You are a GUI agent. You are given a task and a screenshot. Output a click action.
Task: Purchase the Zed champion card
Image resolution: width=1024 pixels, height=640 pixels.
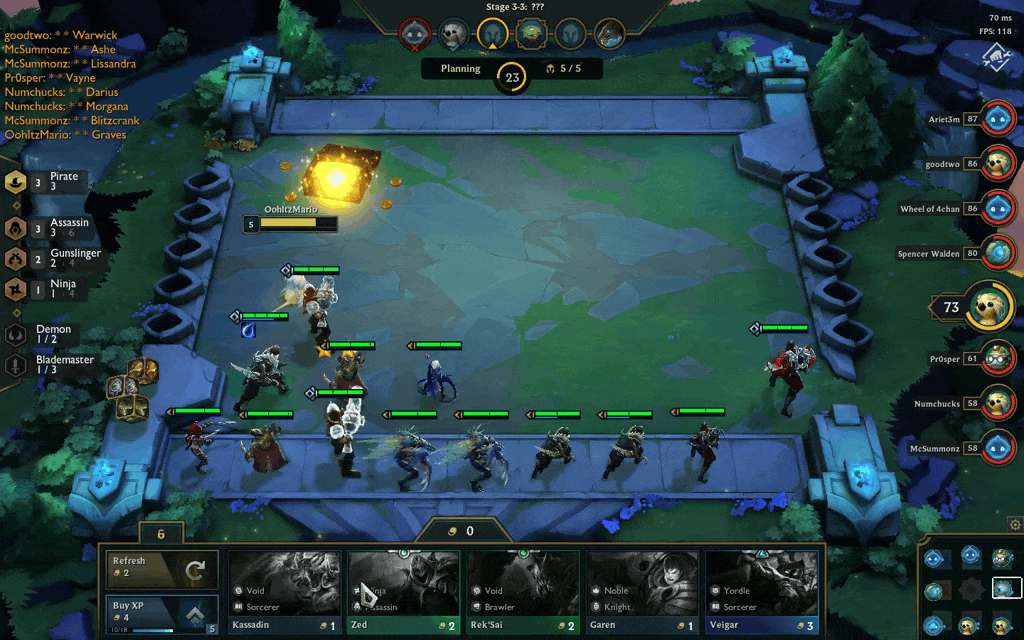pyautogui.click(x=405, y=593)
